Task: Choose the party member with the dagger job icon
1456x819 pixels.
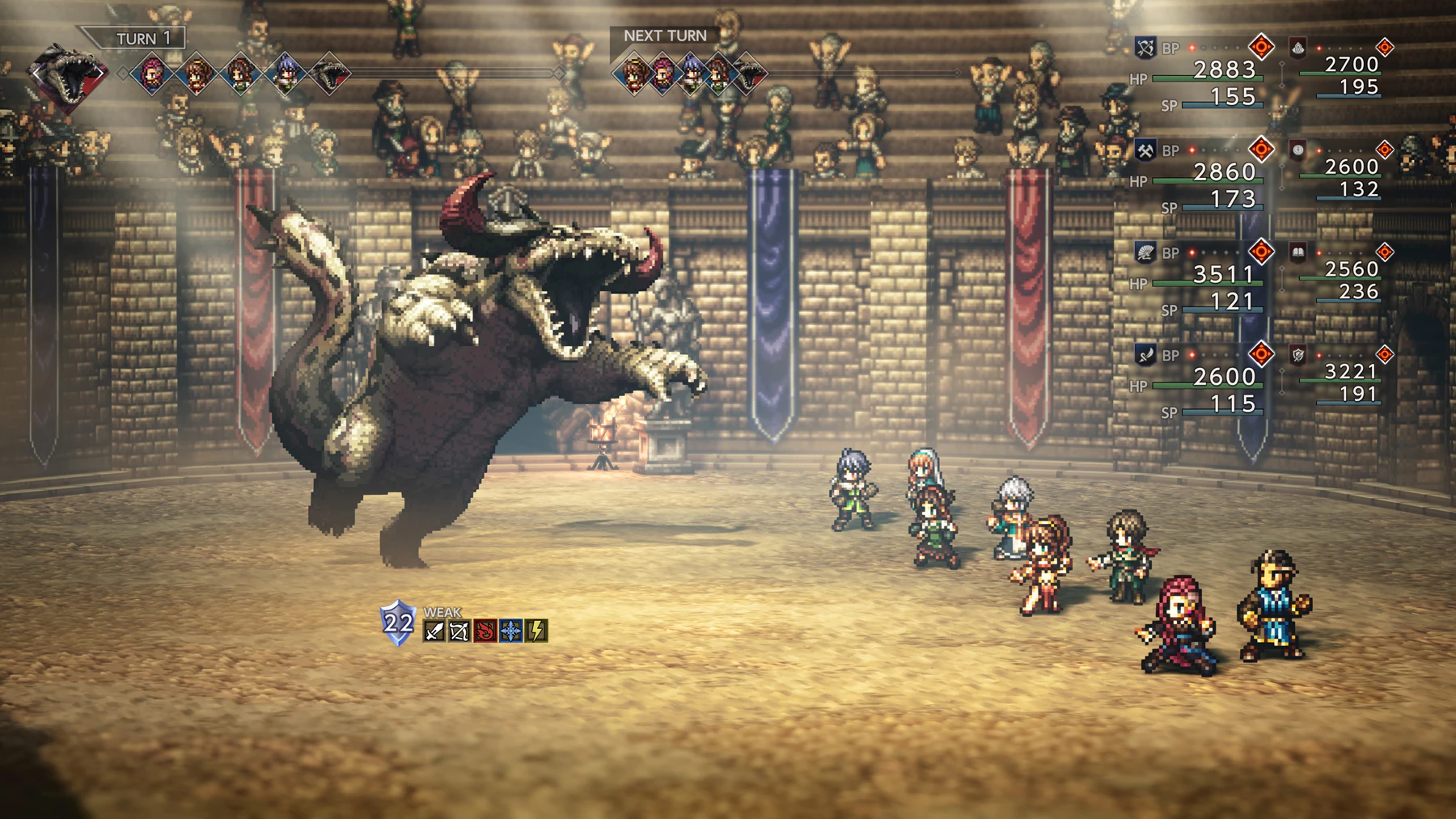Action: coord(1145,355)
